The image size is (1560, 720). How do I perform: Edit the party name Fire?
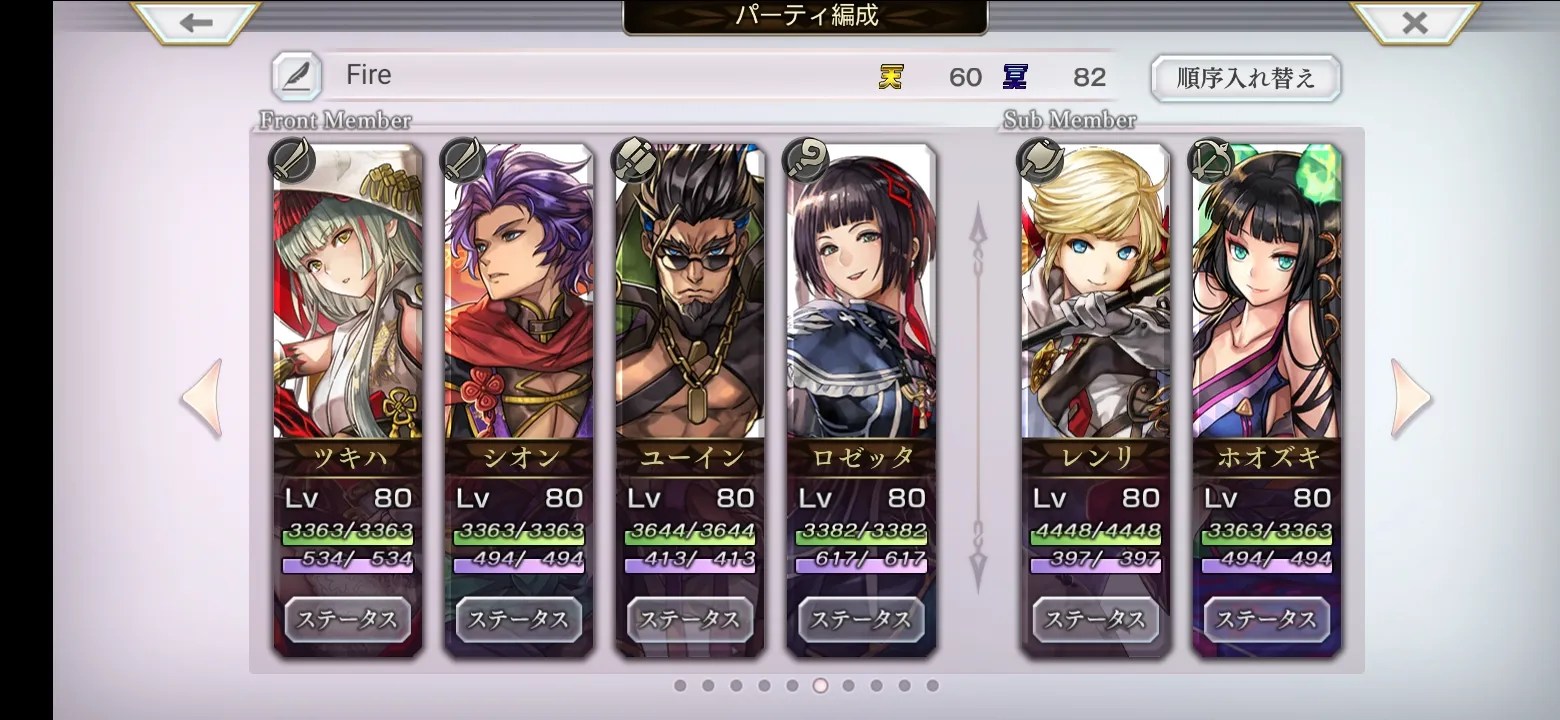[296, 76]
